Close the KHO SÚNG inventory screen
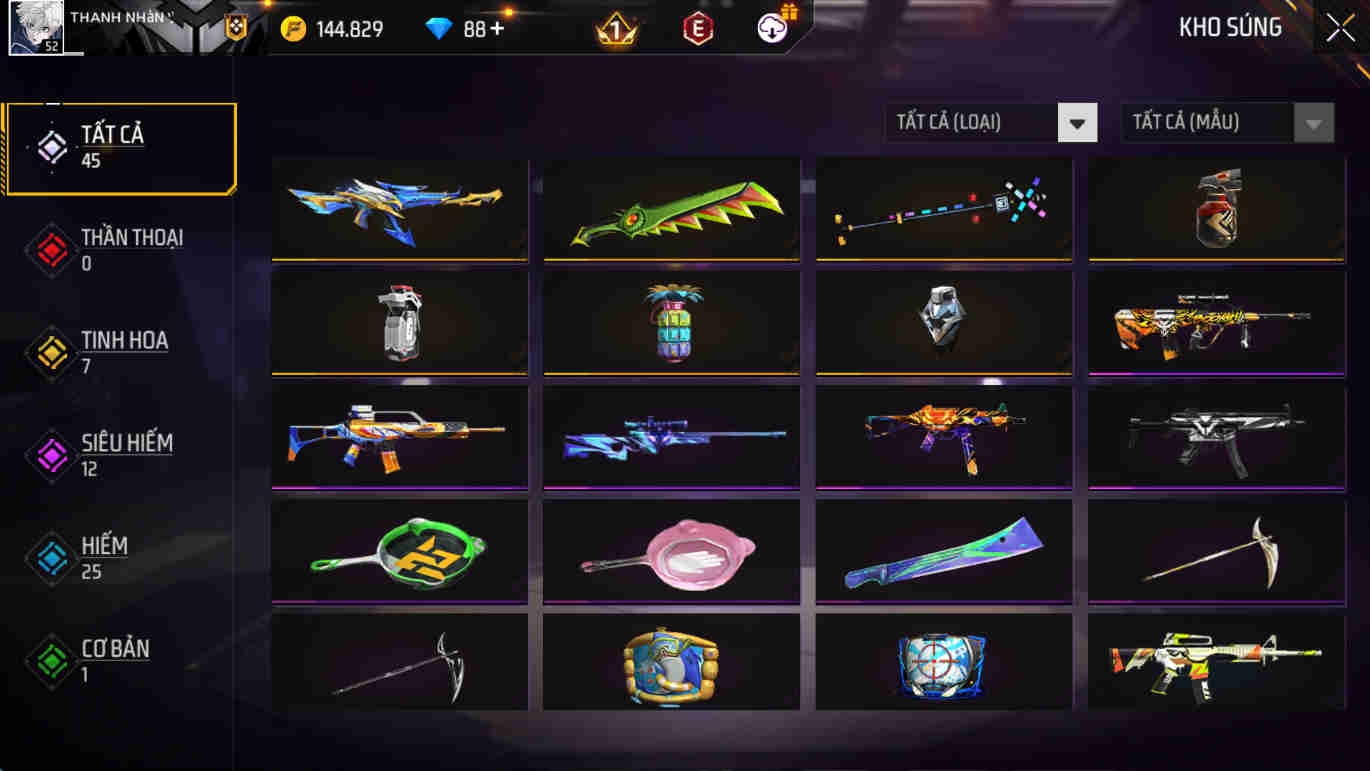The width and height of the screenshot is (1370, 771). click(x=1340, y=27)
